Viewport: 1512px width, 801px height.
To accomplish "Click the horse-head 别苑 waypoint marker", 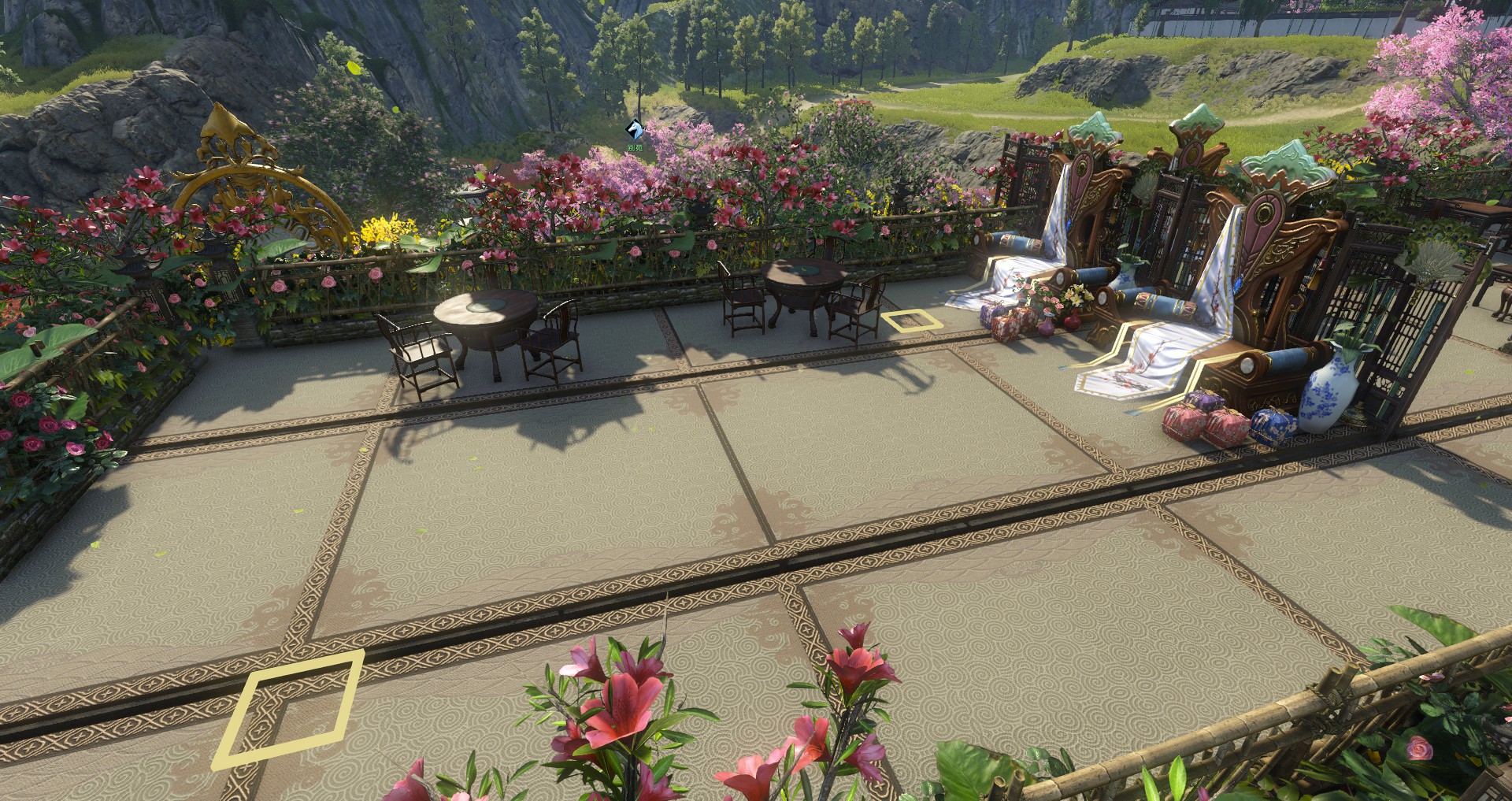I will 634,130.
